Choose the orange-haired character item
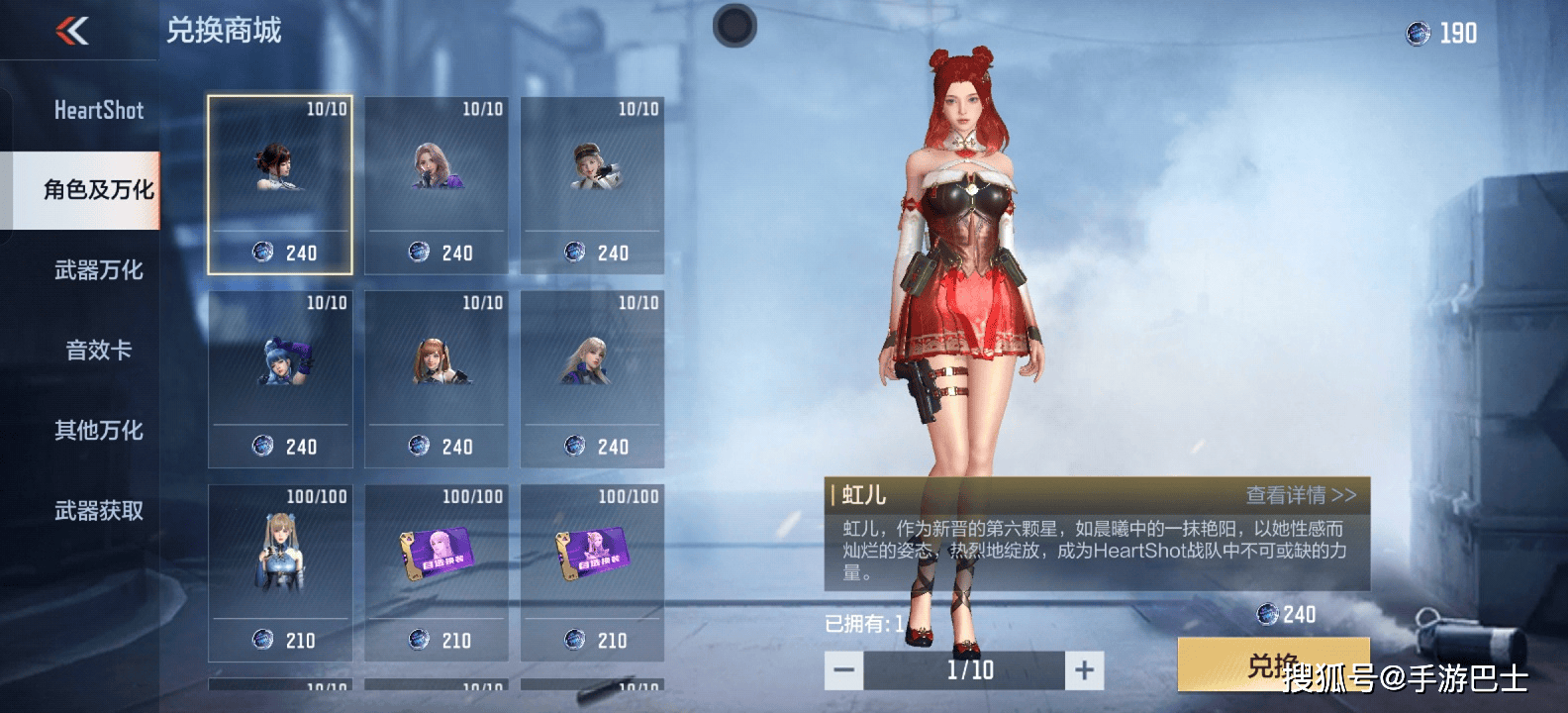The width and height of the screenshot is (1568, 713). tap(437, 378)
